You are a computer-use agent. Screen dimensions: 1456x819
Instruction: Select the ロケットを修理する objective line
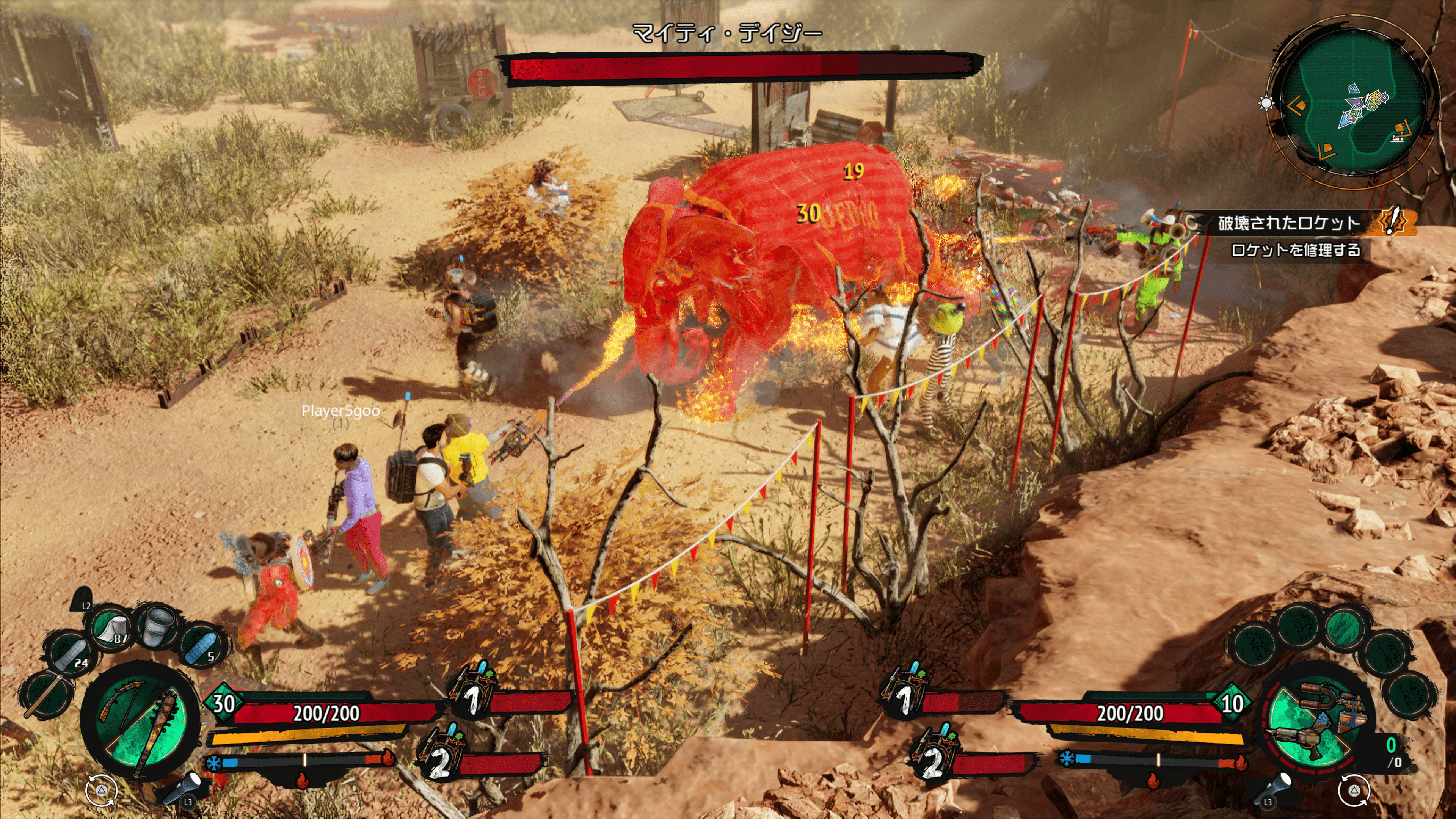click(x=1296, y=250)
